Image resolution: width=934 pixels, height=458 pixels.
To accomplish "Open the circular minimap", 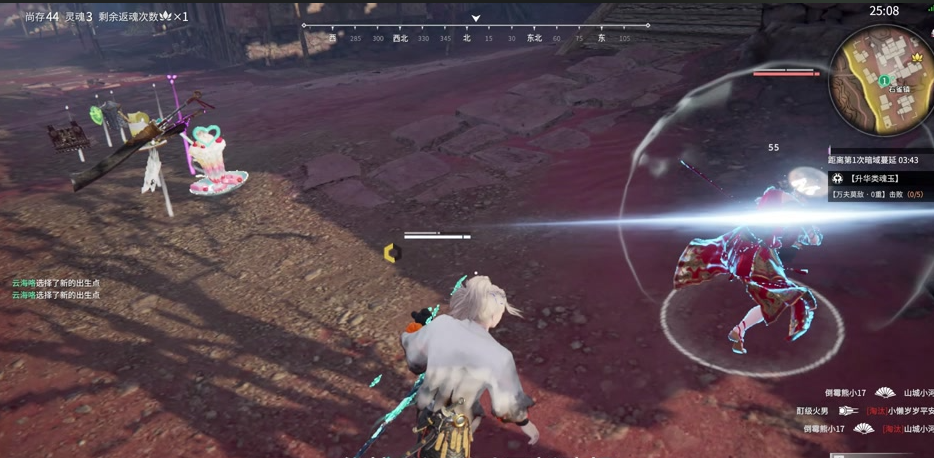I will [881, 82].
